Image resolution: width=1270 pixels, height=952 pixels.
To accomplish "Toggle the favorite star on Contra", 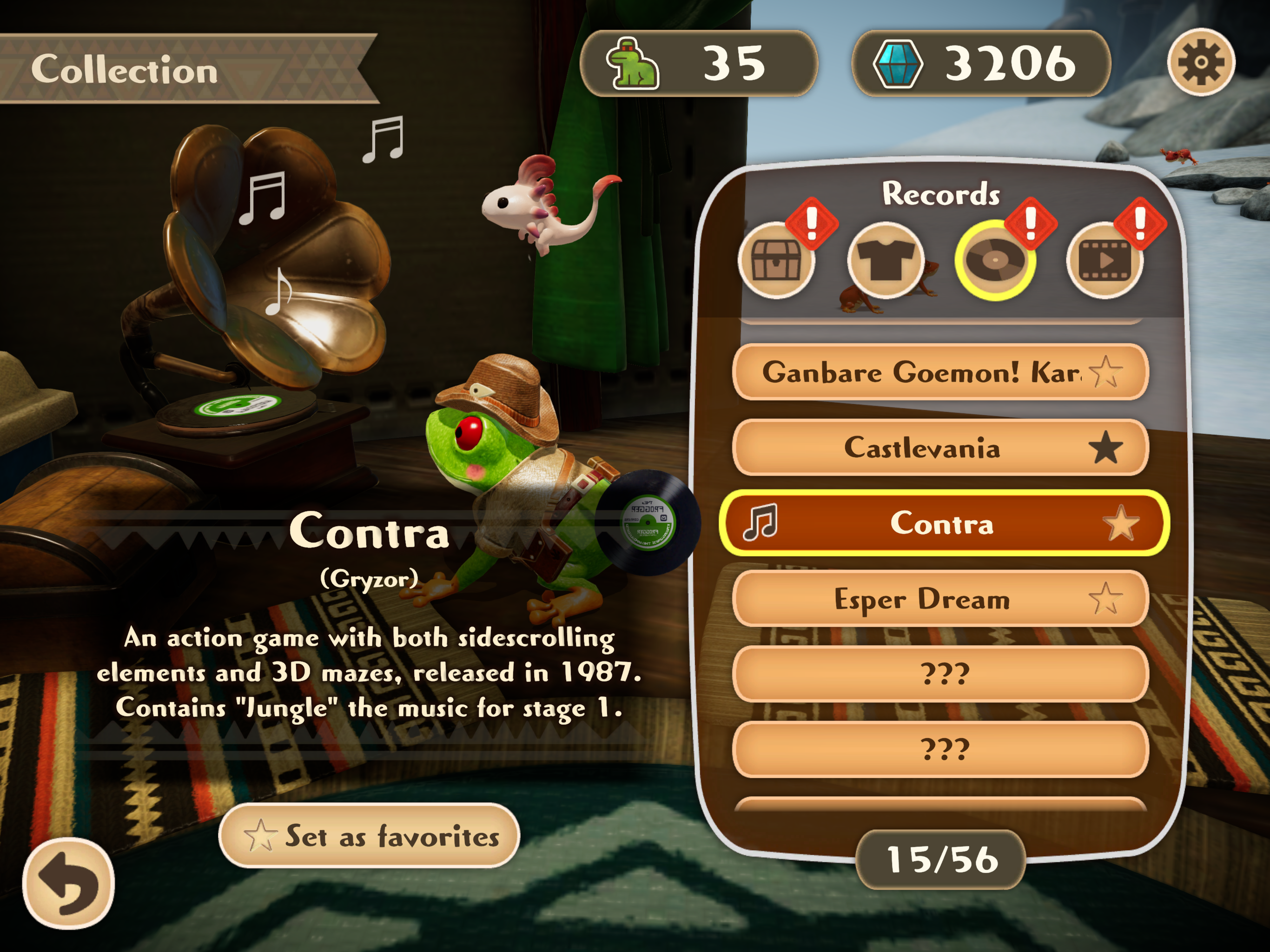I will 1120,523.
